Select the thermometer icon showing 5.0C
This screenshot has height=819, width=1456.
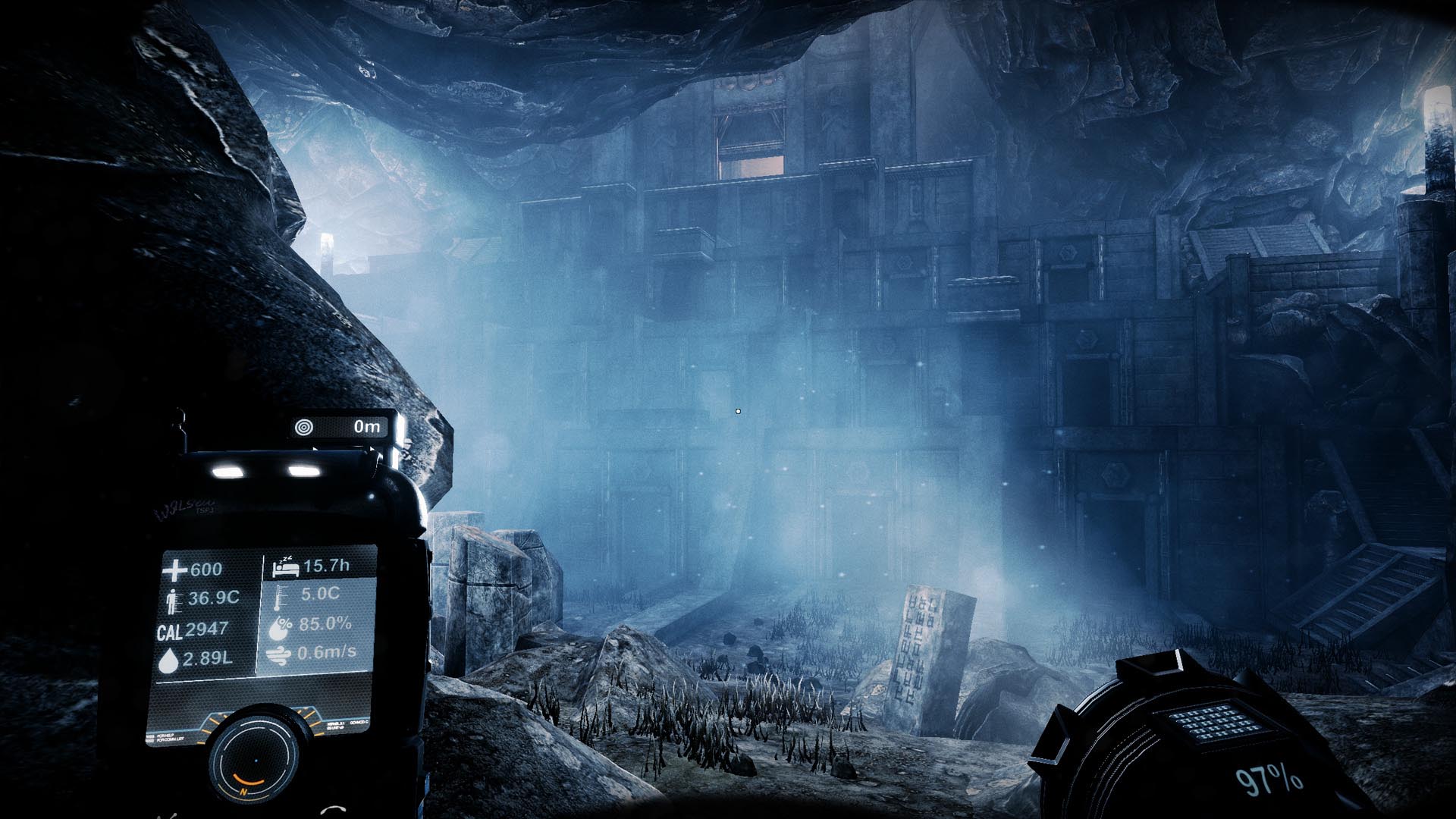[x=281, y=598]
